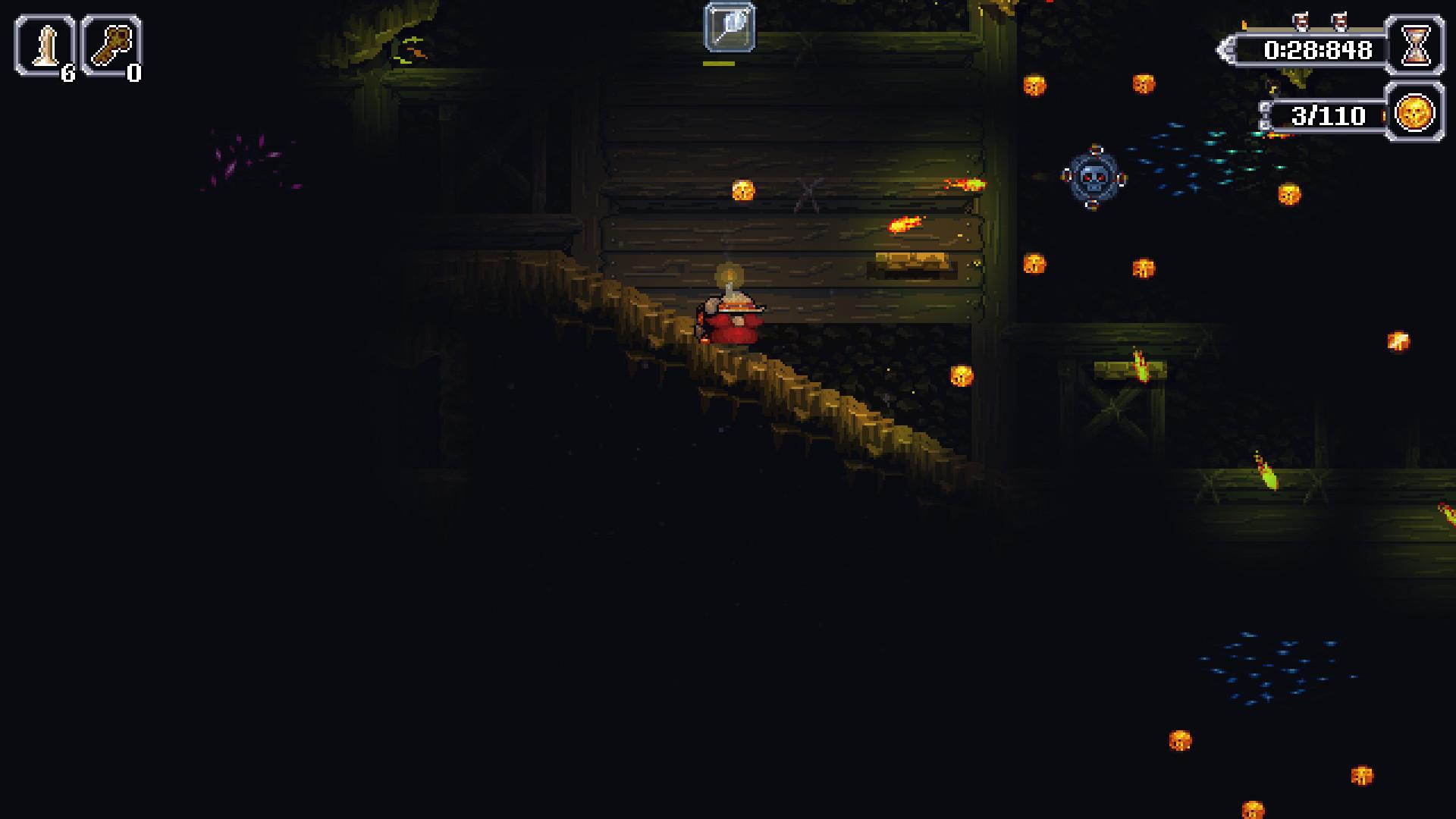
Task: Click the pickaxe ability slot at top center
Action: tap(729, 26)
